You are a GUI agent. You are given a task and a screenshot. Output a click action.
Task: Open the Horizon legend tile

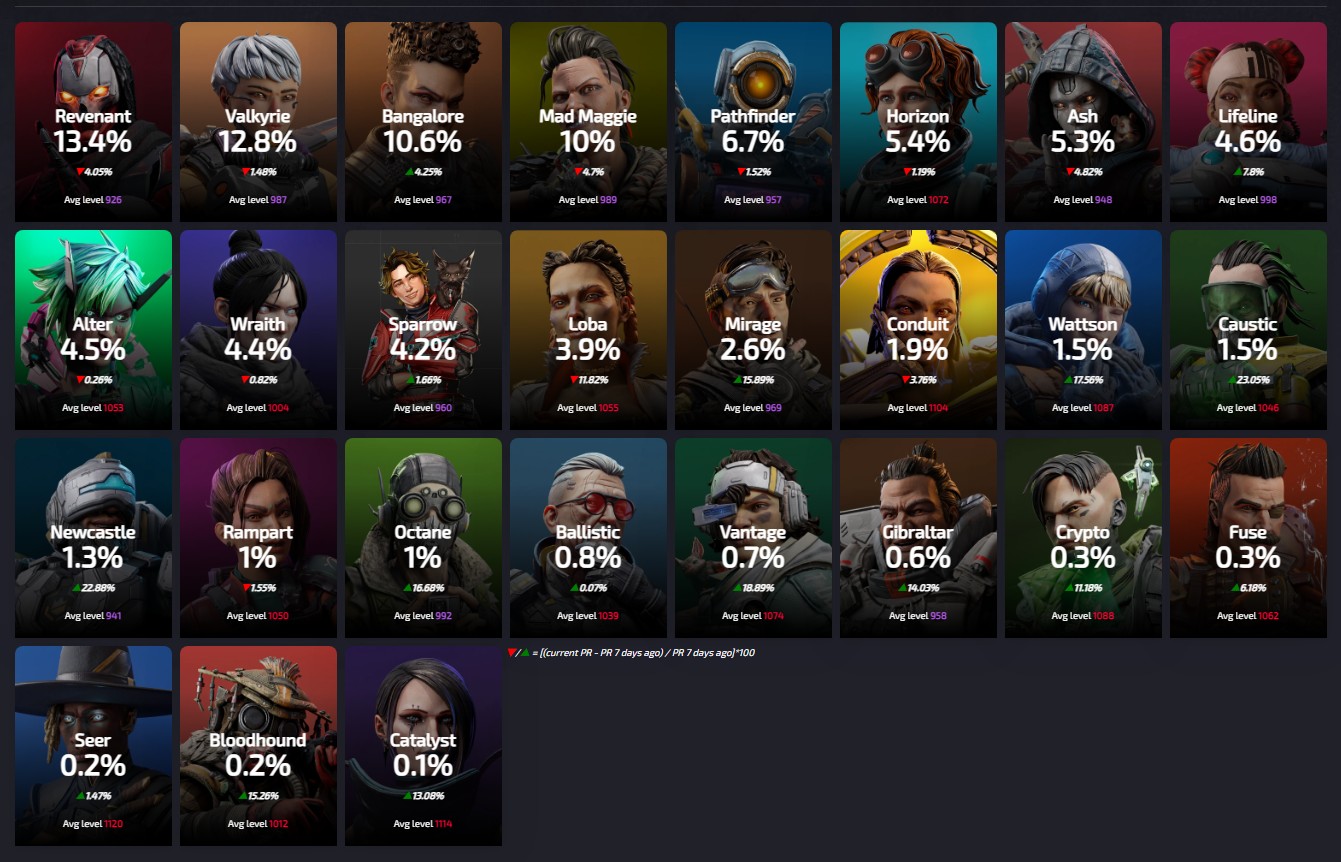(x=918, y=122)
